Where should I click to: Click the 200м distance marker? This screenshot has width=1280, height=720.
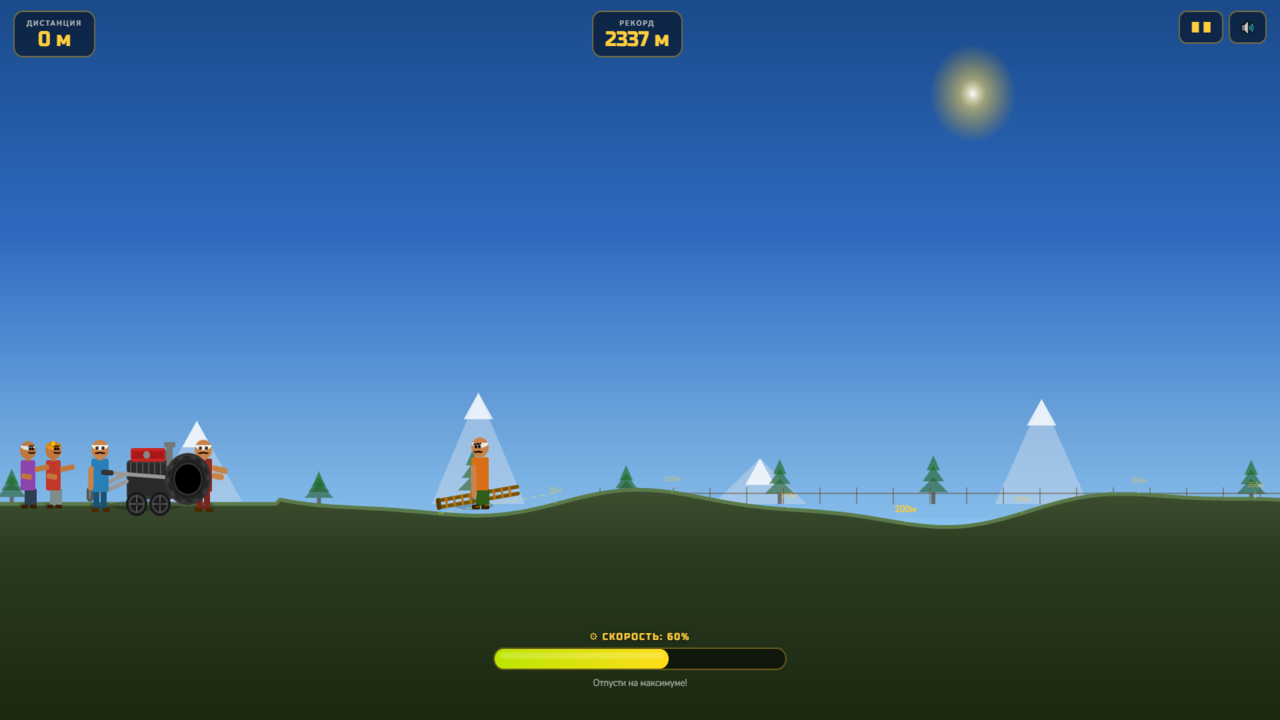905,509
